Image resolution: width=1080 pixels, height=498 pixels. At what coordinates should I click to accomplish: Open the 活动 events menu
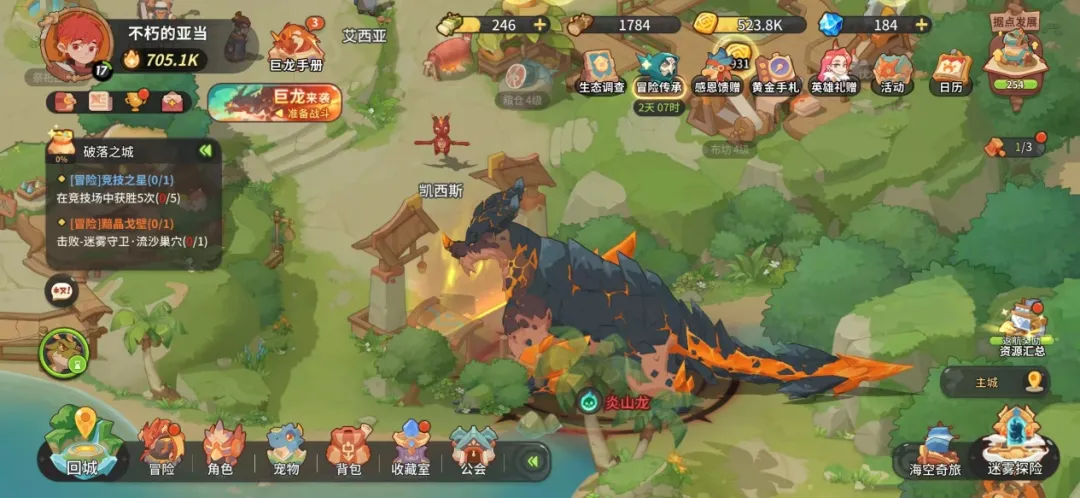891,70
